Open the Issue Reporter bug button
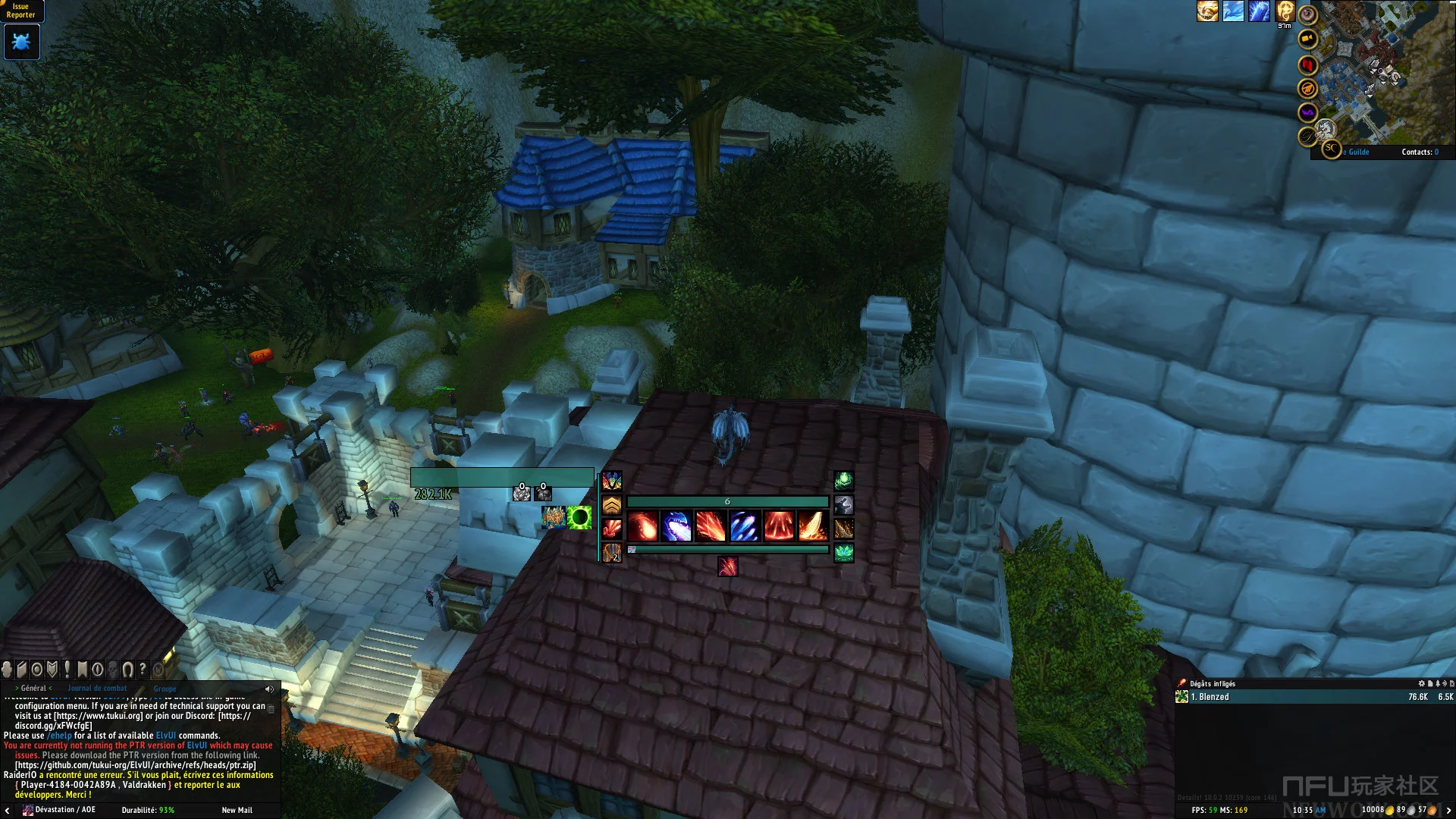This screenshot has width=1456, height=819. tap(21, 42)
